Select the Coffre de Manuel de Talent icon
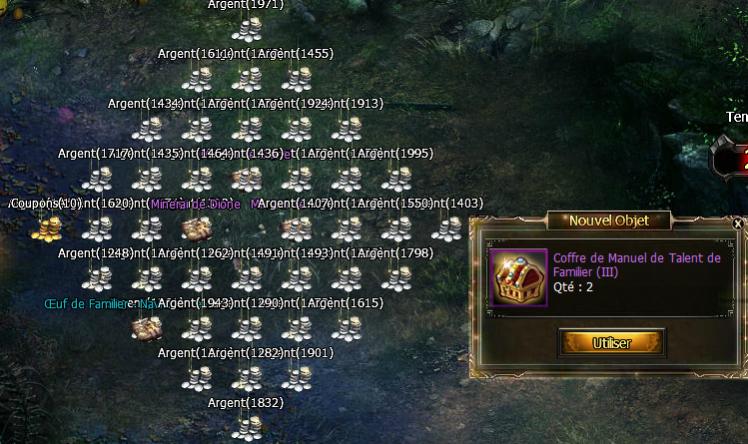The image size is (748, 444). pos(518,277)
